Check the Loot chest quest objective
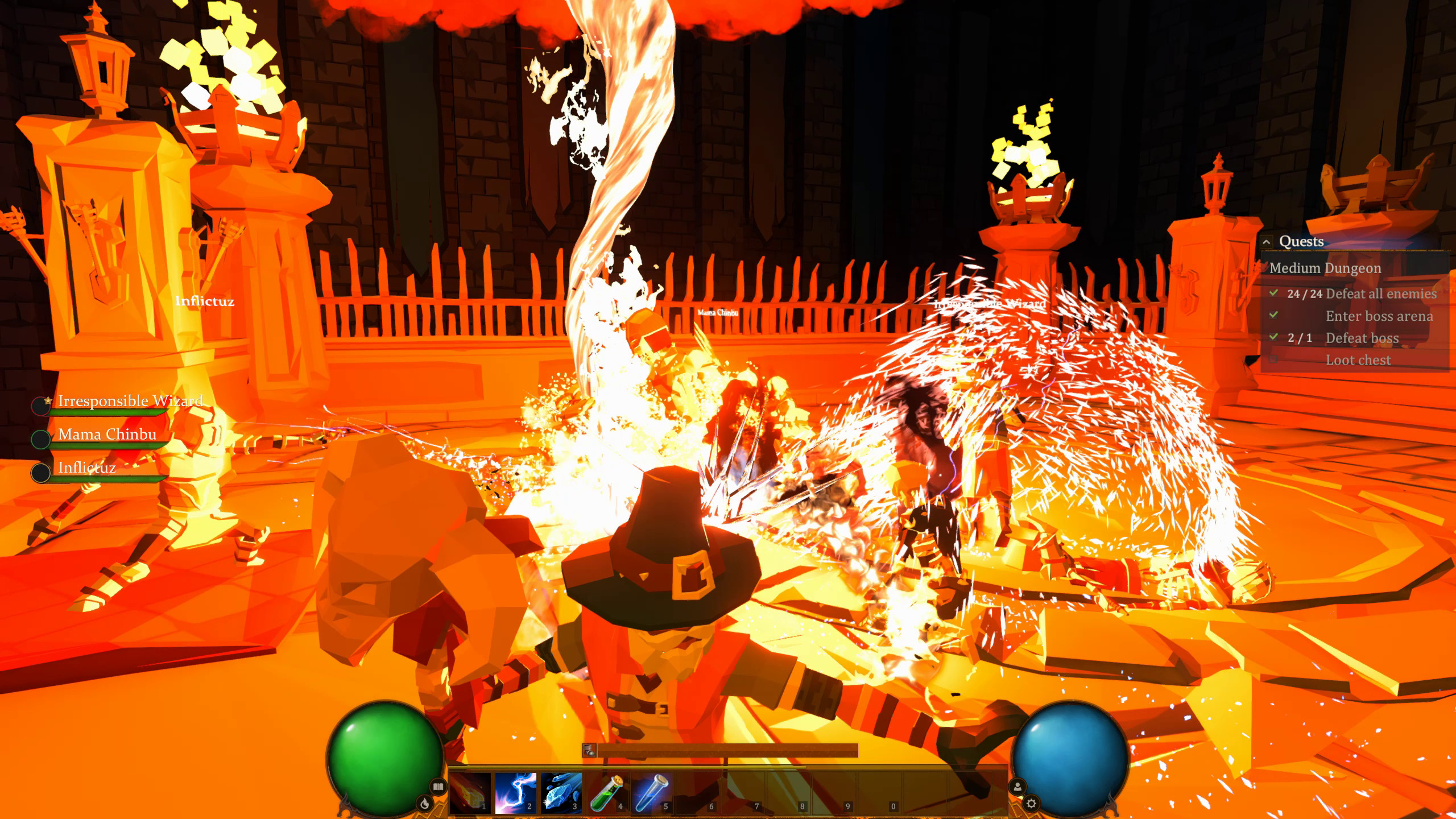The image size is (1456, 819). (1358, 360)
